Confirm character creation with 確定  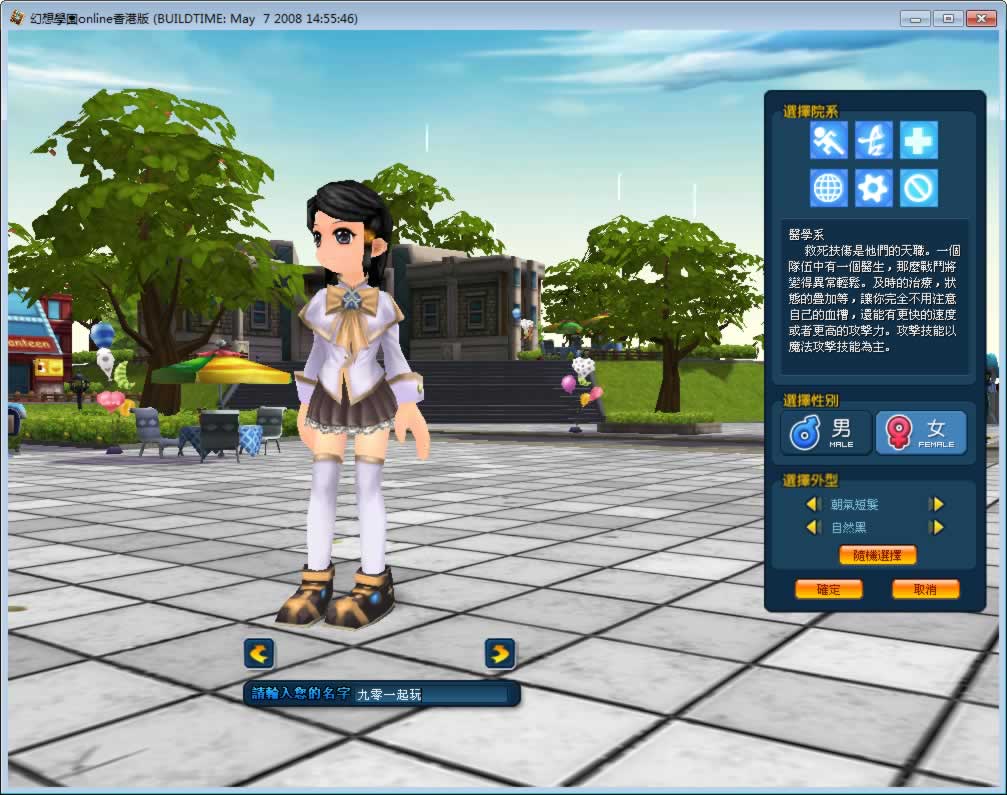tap(828, 589)
